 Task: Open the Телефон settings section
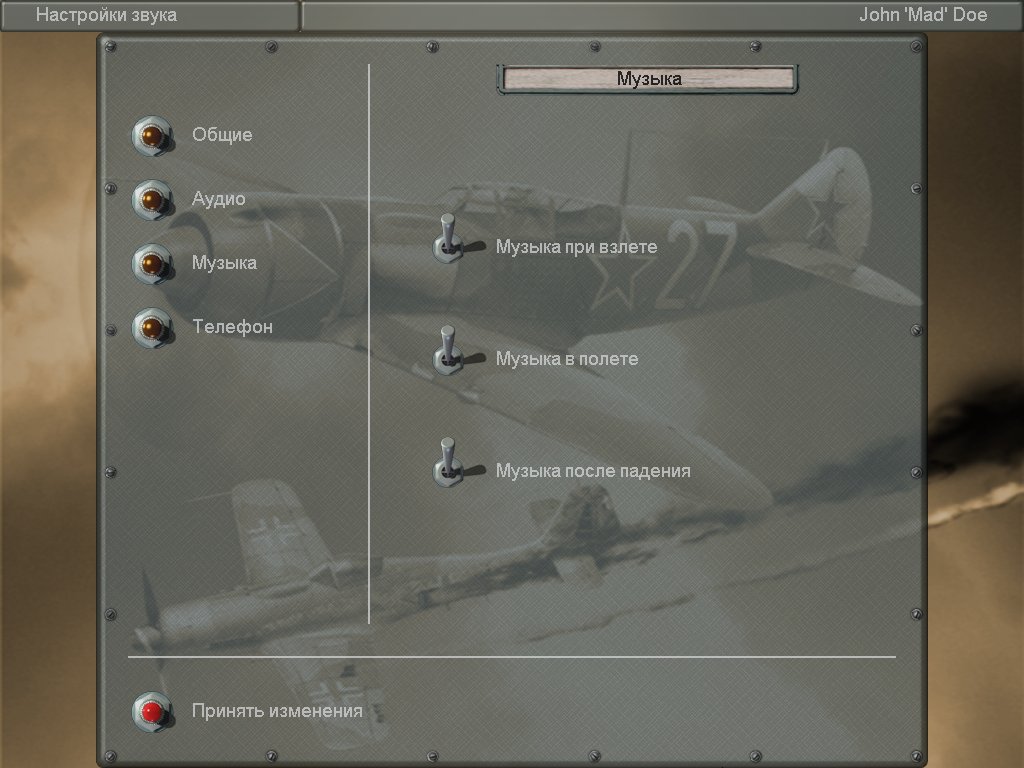click(152, 328)
